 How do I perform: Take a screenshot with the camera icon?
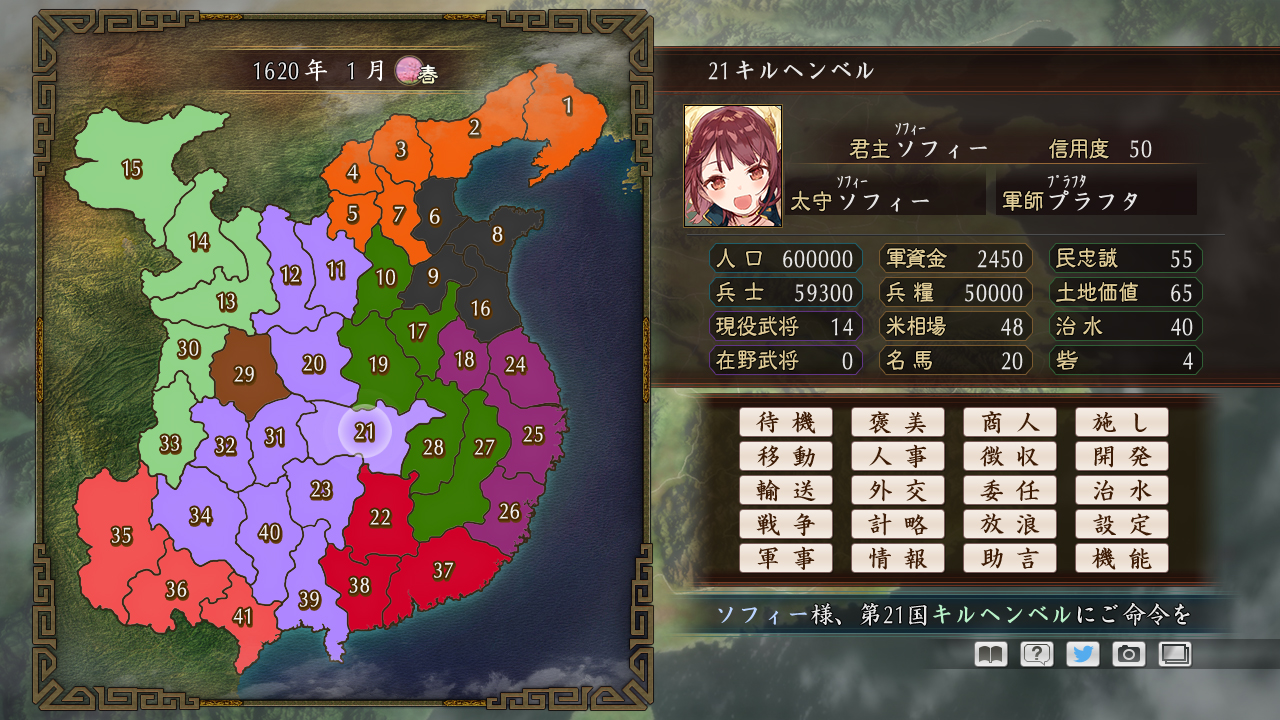coord(1128,654)
